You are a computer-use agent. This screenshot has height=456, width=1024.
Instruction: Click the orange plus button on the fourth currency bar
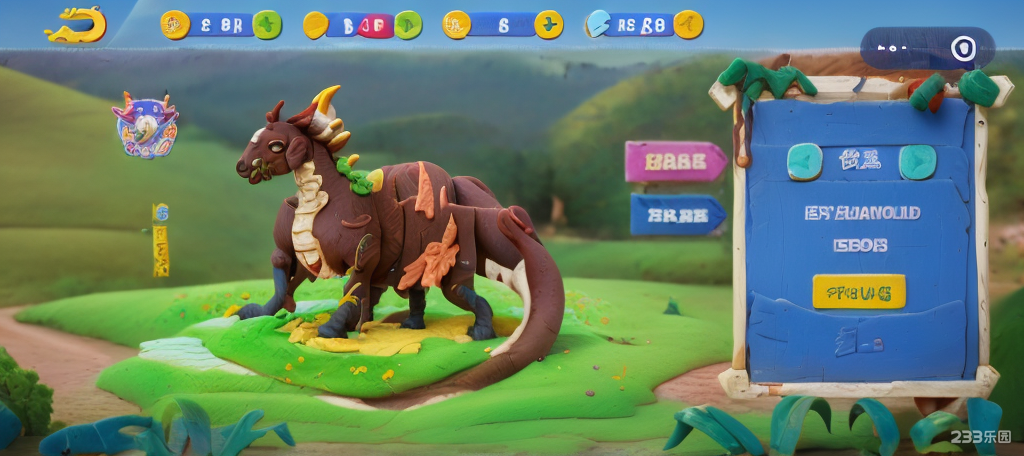tap(688, 24)
